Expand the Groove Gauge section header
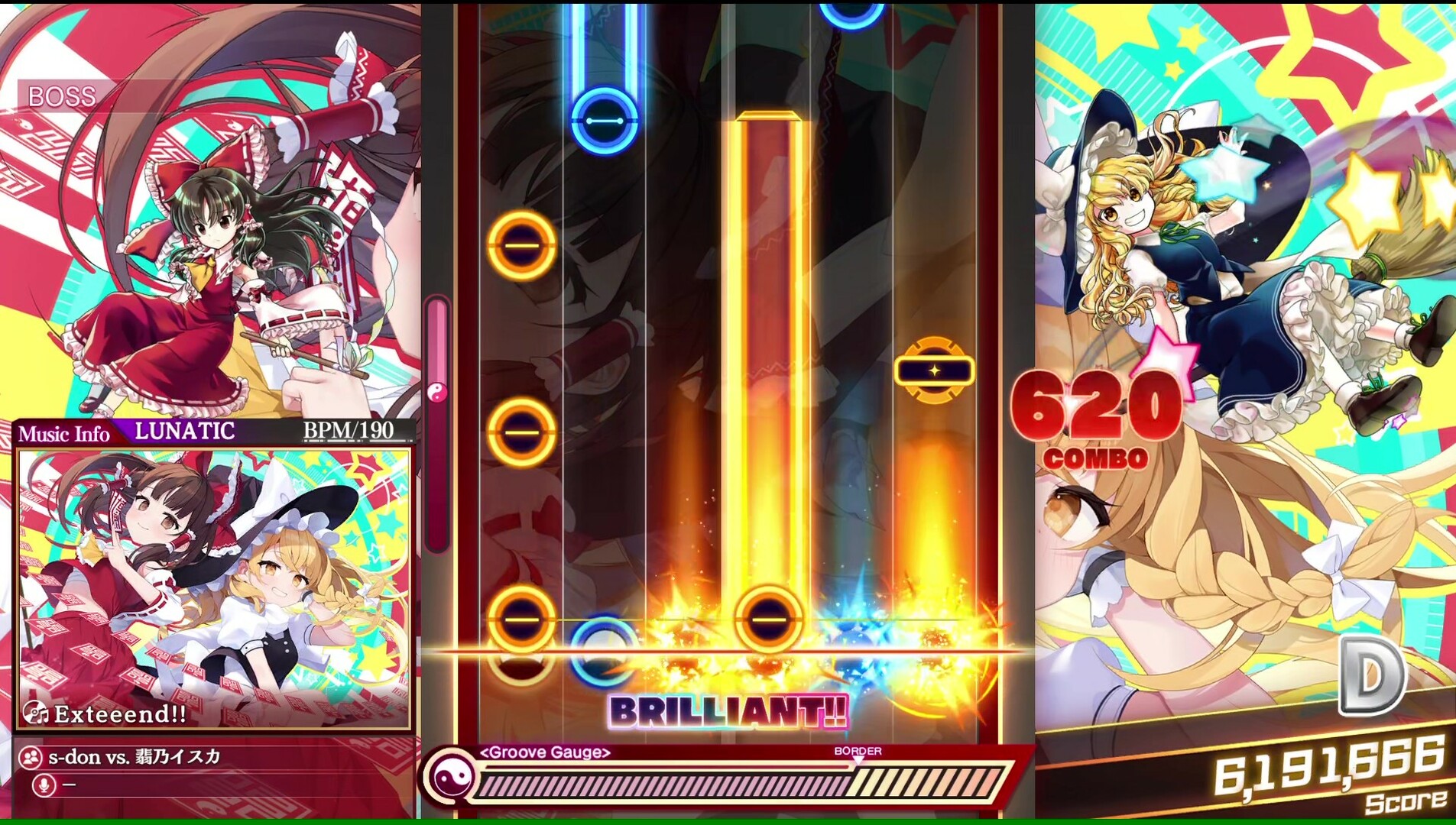The height and width of the screenshot is (825, 1456). pos(544,753)
